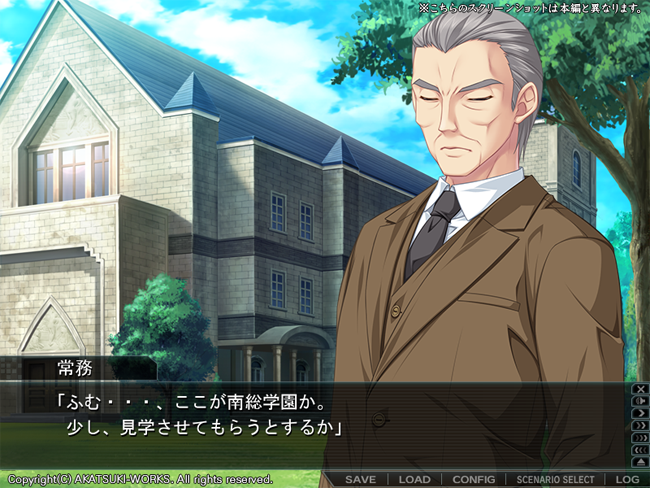Replay the voice with the speaker icon
The width and height of the screenshot is (650, 488).
(639, 400)
